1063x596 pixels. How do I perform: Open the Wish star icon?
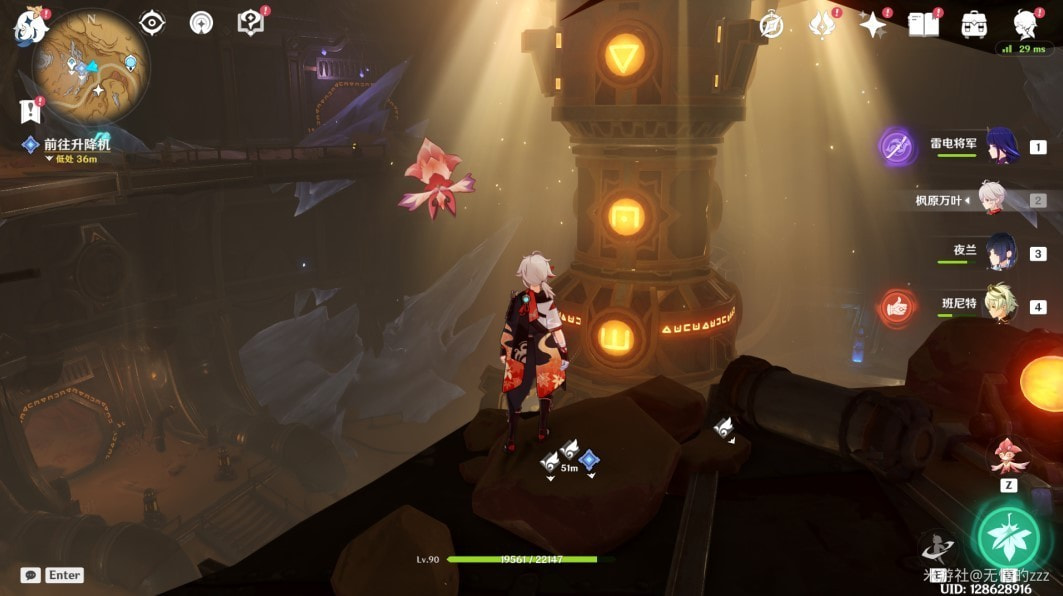874,25
